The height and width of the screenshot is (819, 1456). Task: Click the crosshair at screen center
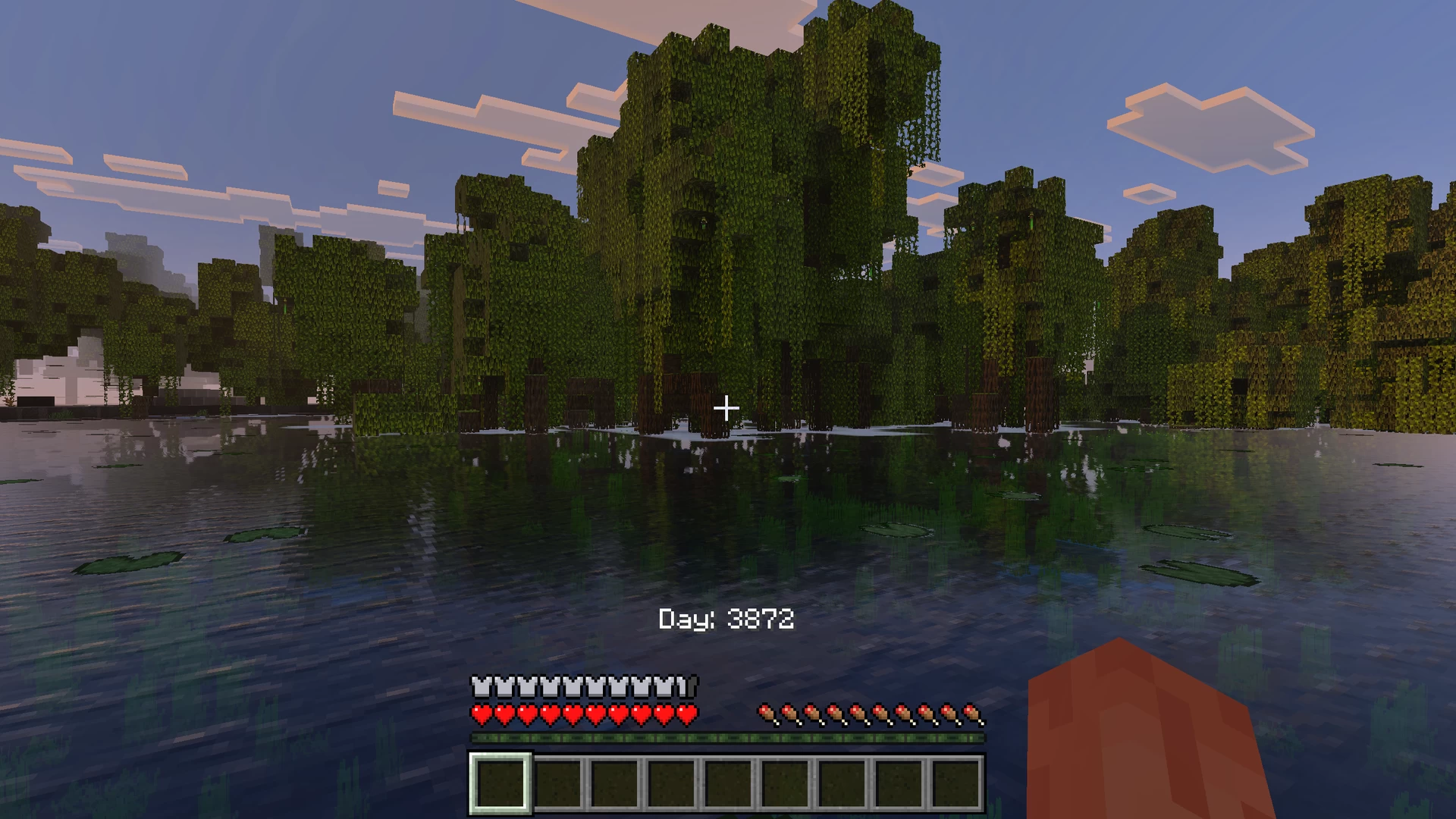pyautogui.click(x=726, y=408)
